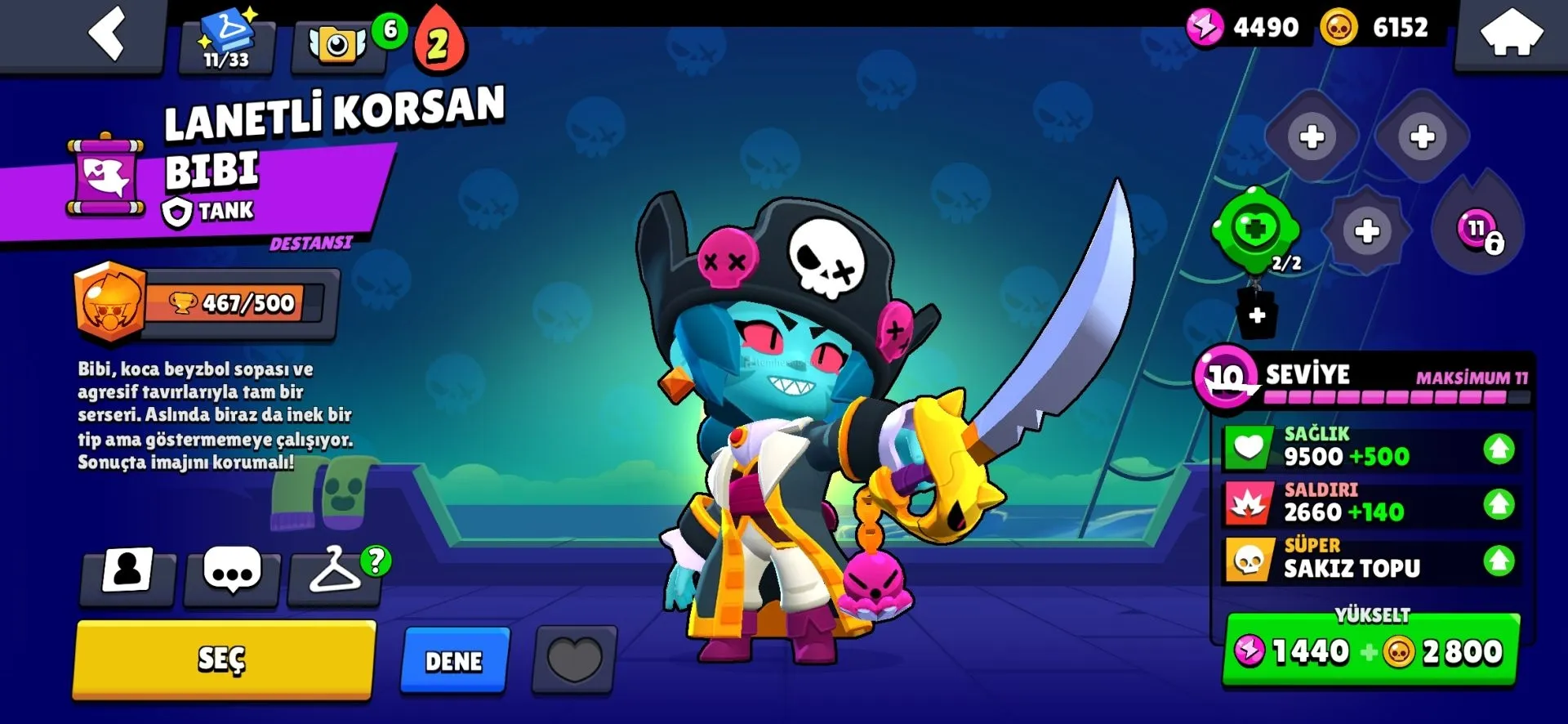Open skins via the hanger button

pyautogui.click(x=335, y=573)
